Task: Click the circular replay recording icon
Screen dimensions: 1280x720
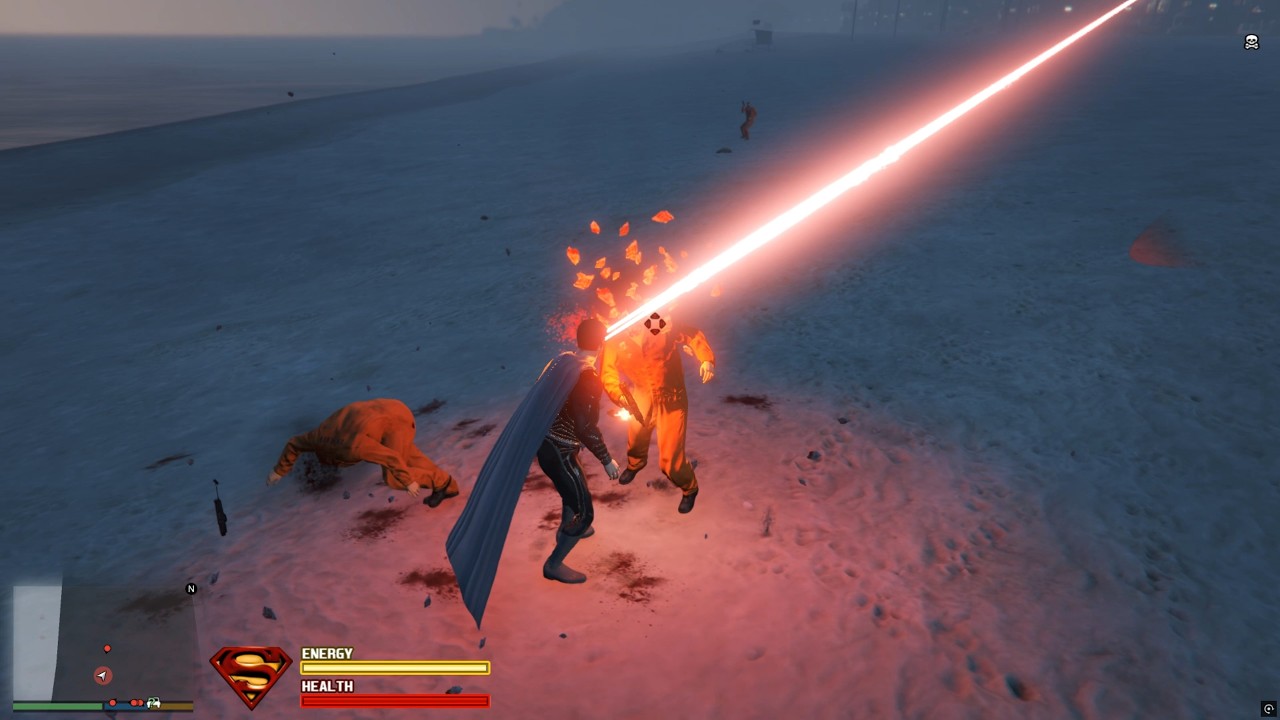Action: 1269,709
